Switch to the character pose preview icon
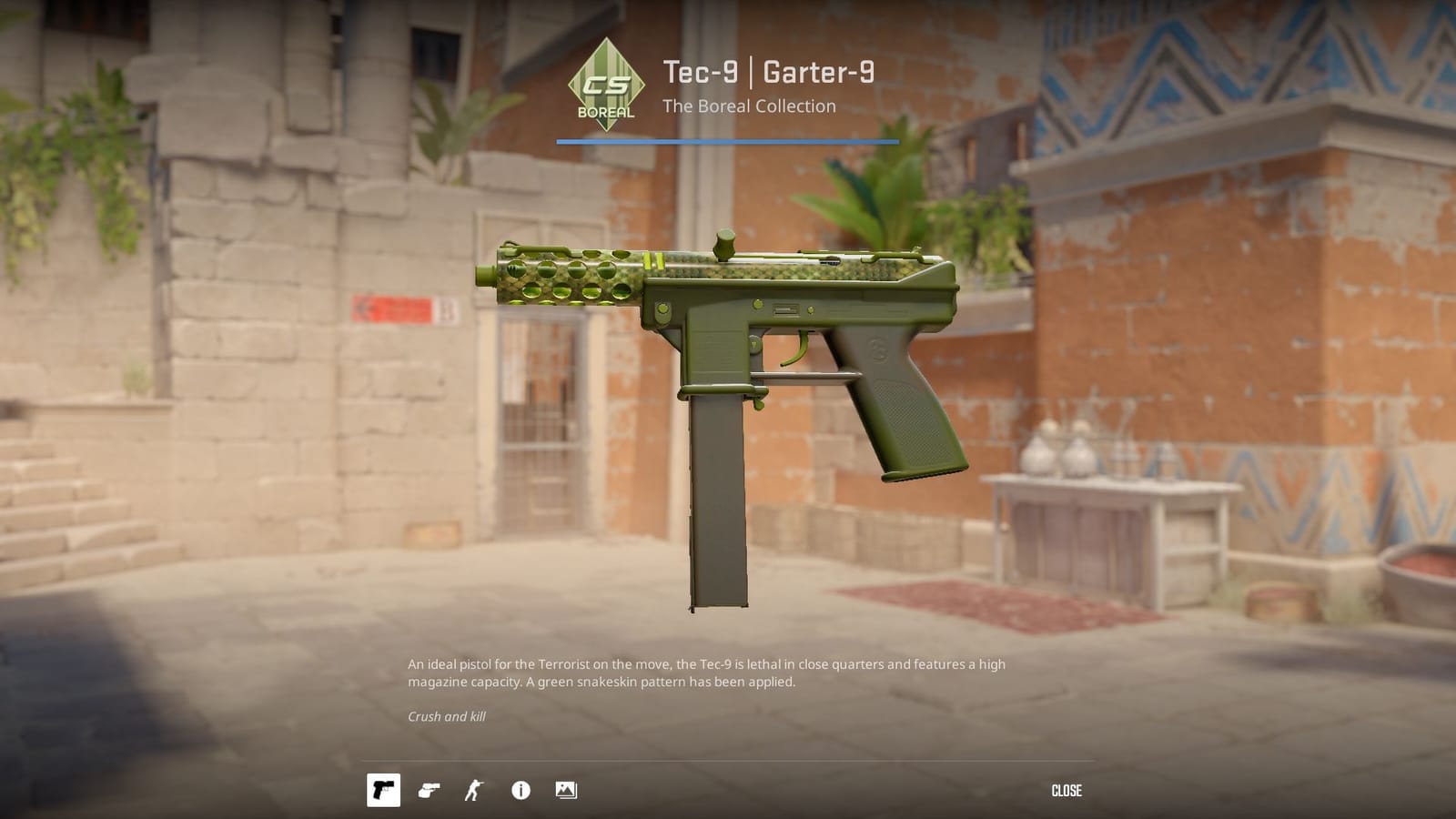Viewport: 1456px width, 819px height. coord(474,790)
